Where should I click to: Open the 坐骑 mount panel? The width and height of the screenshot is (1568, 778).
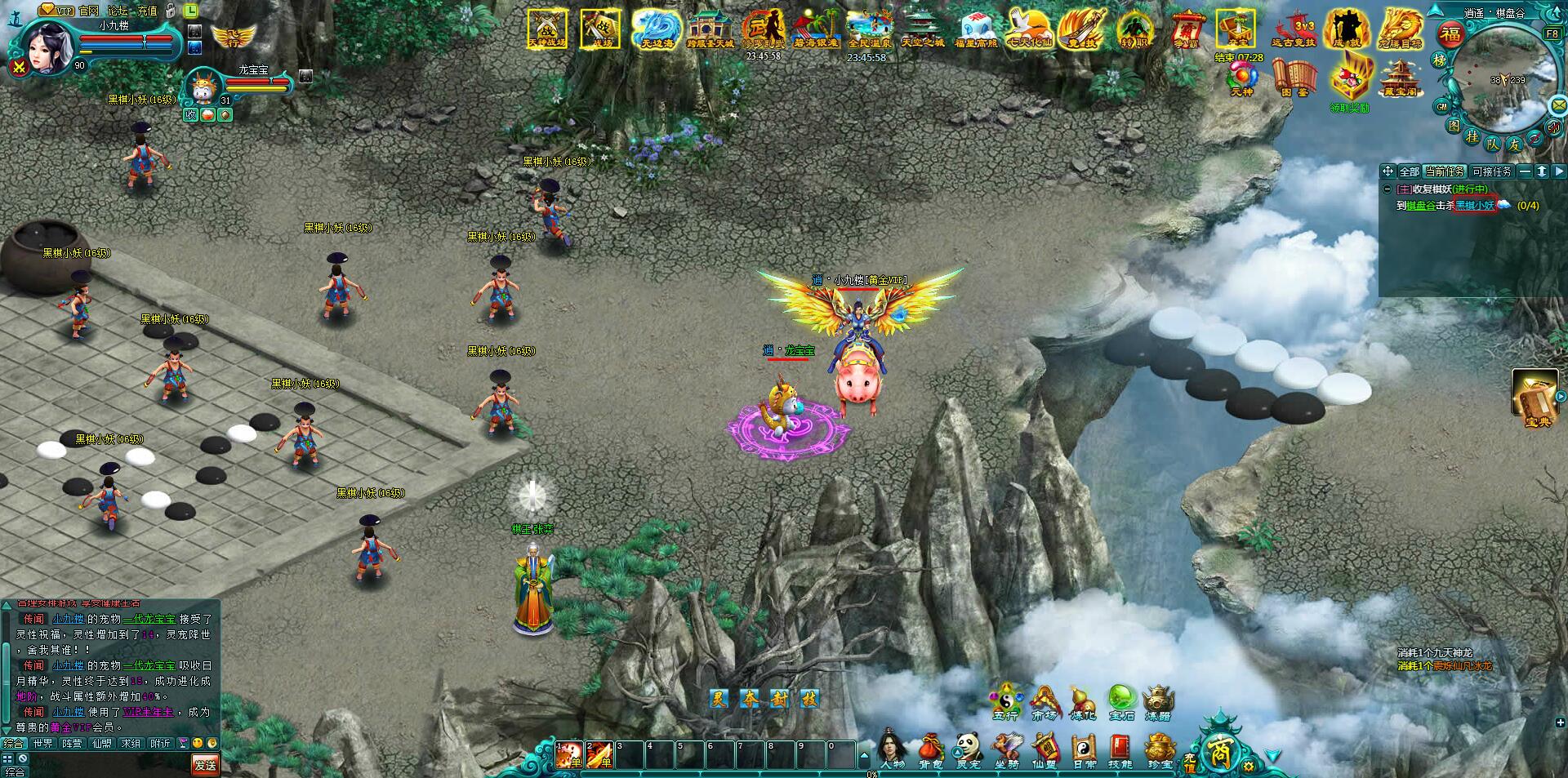click(1006, 745)
